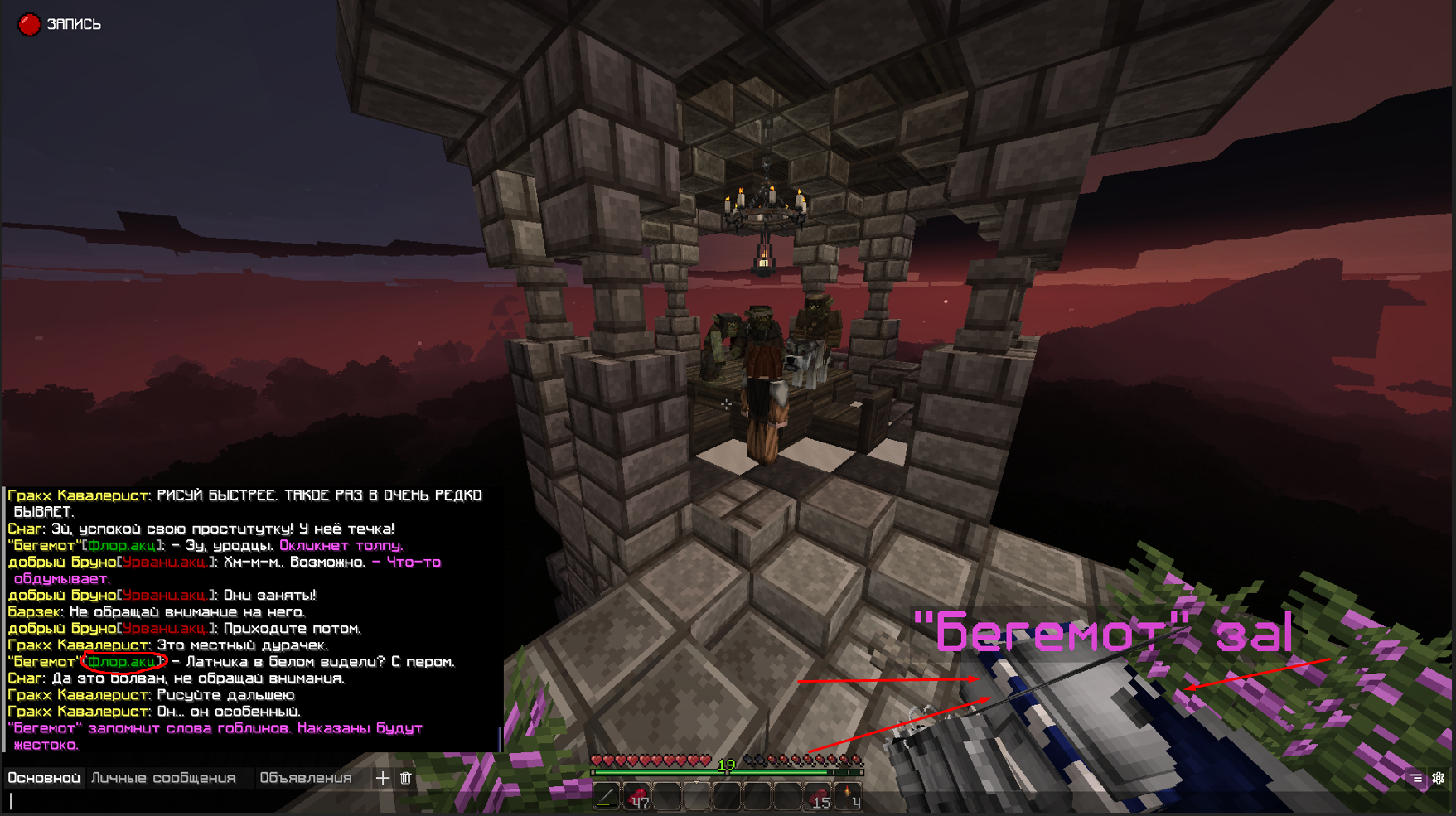Switch to the Личные сообщения tab
Image resolution: width=1456 pixels, height=816 pixels.
coord(162,778)
